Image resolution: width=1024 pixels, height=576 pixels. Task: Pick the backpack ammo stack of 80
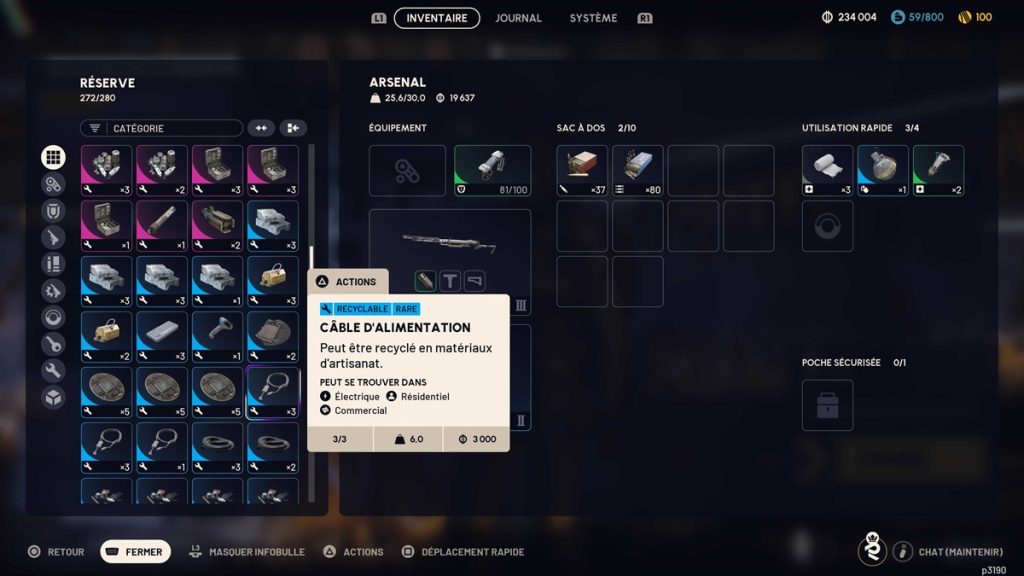[x=637, y=171]
